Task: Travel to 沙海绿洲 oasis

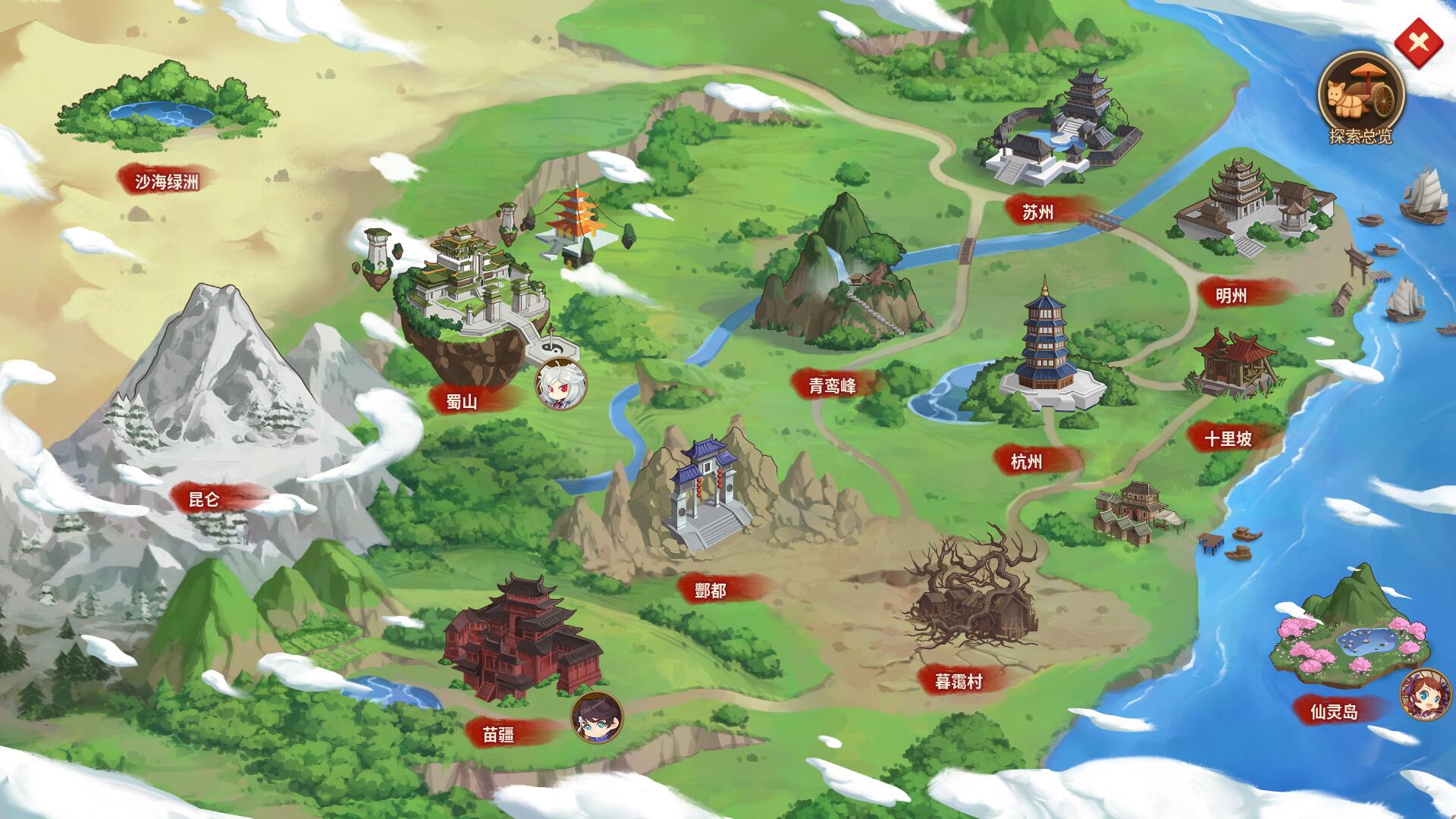Action: click(x=168, y=180)
